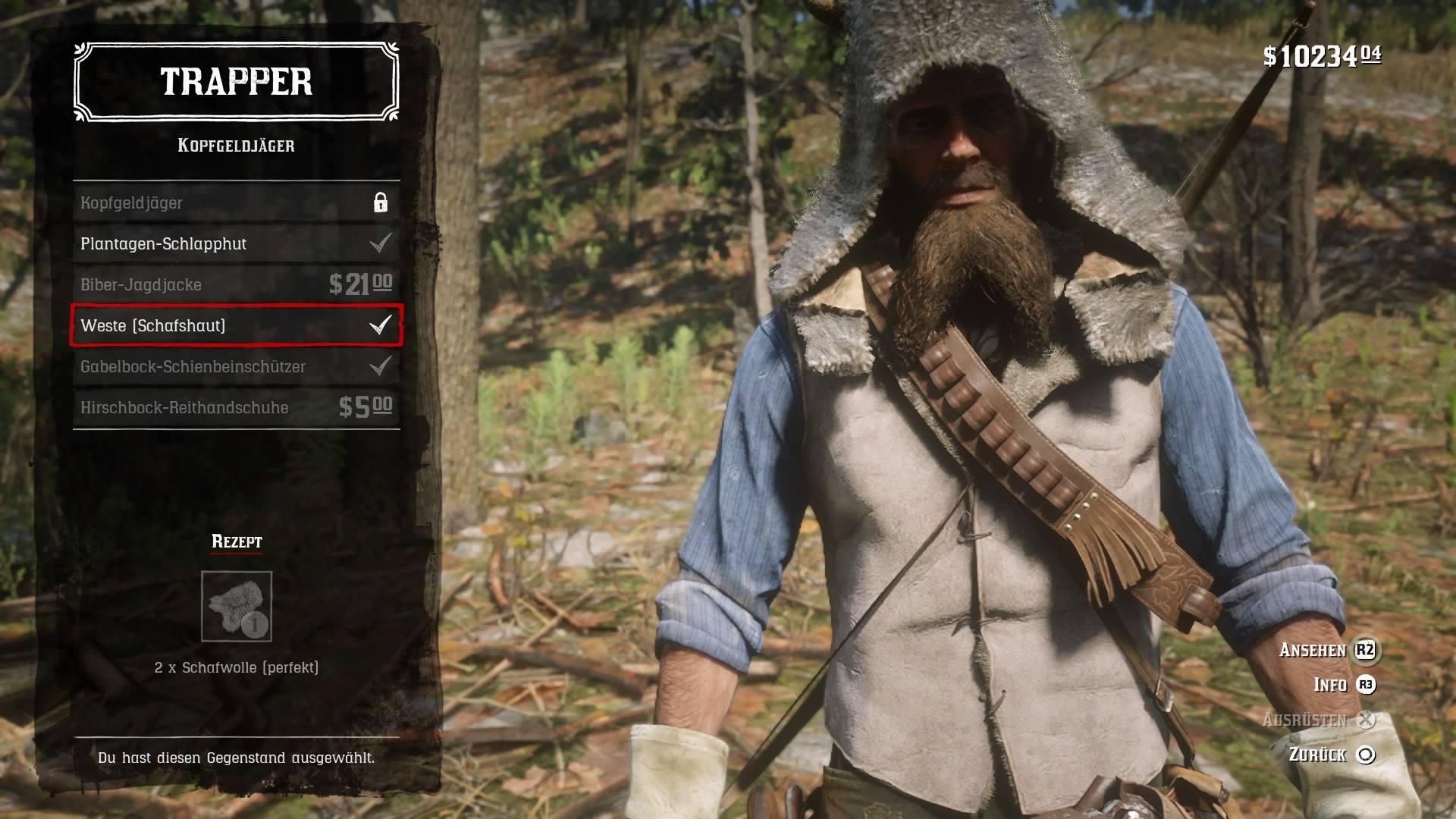Pick the Gabelbock-Schienbeinschützer row
This screenshot has width=1456, height=819.
tap(236, 367)
